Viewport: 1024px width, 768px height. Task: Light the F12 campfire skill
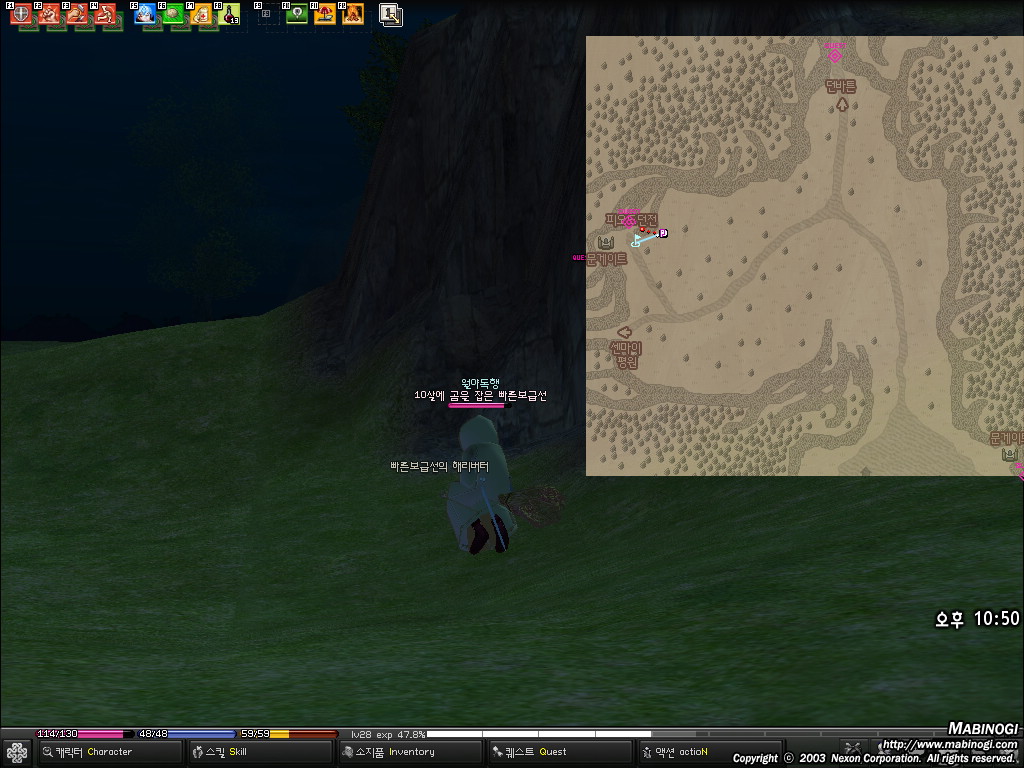(x=352, y=15)
